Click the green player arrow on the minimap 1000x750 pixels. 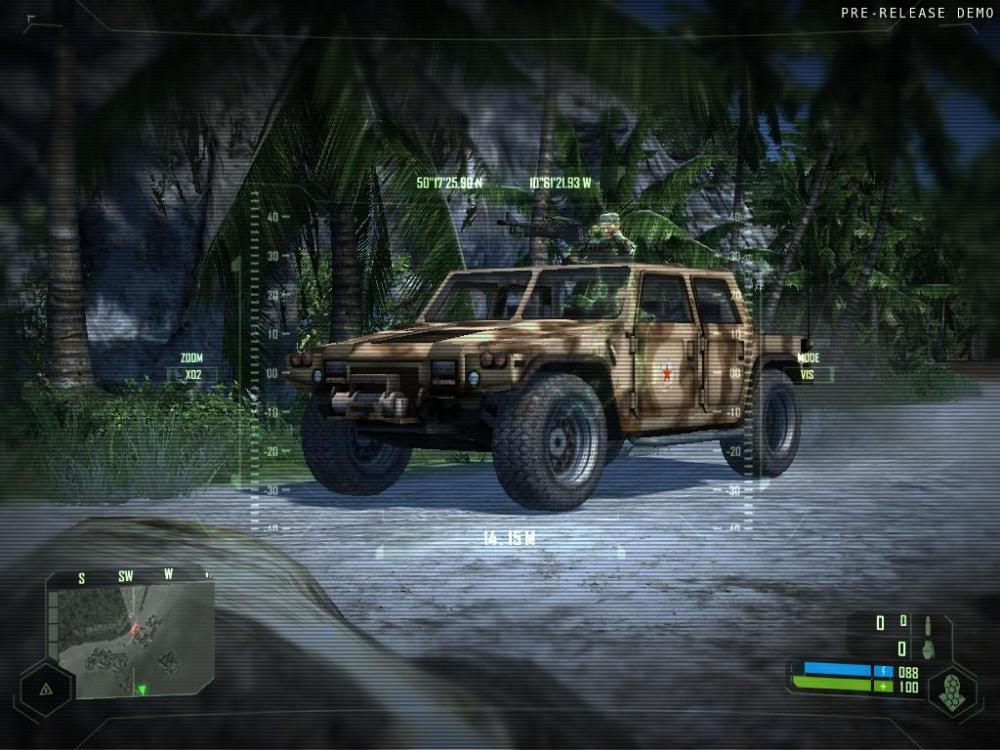[x=142, y=689]
